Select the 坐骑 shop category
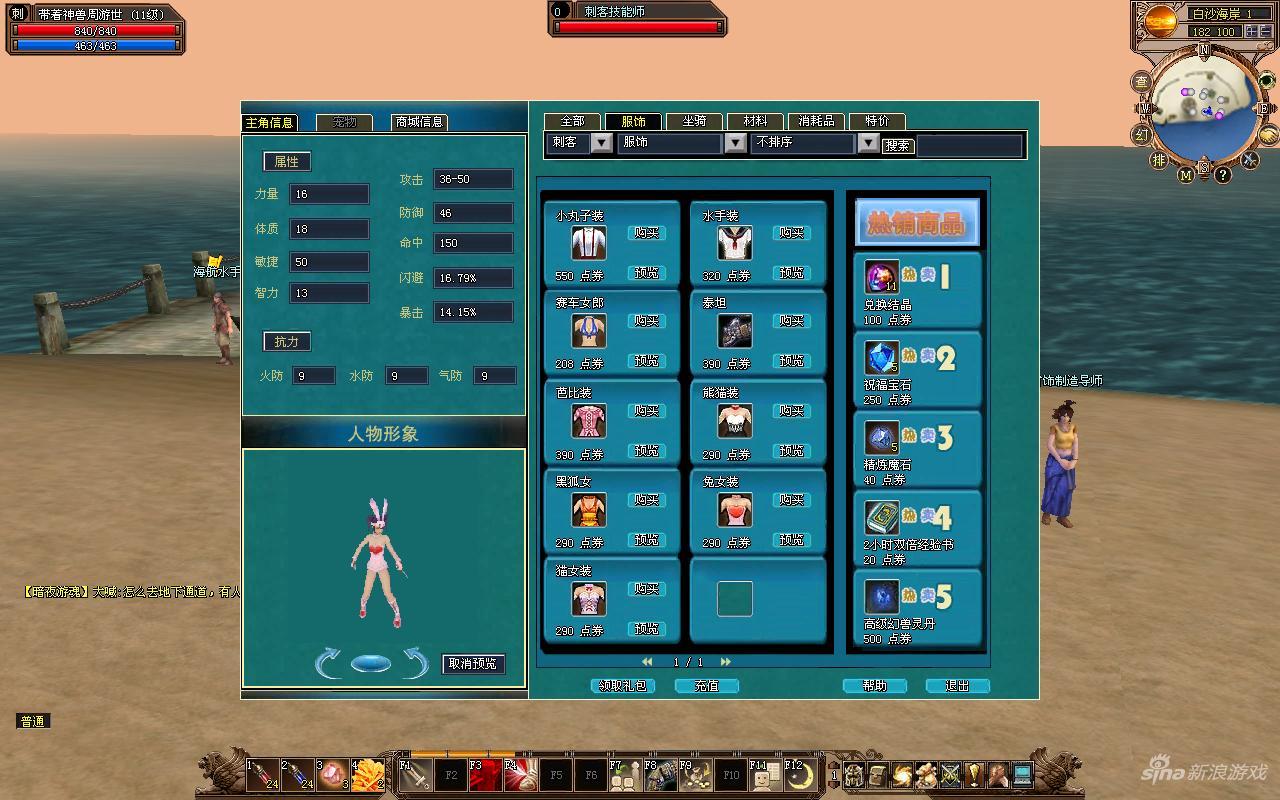Screen dimensions: 1280x800 pos(694,121)
